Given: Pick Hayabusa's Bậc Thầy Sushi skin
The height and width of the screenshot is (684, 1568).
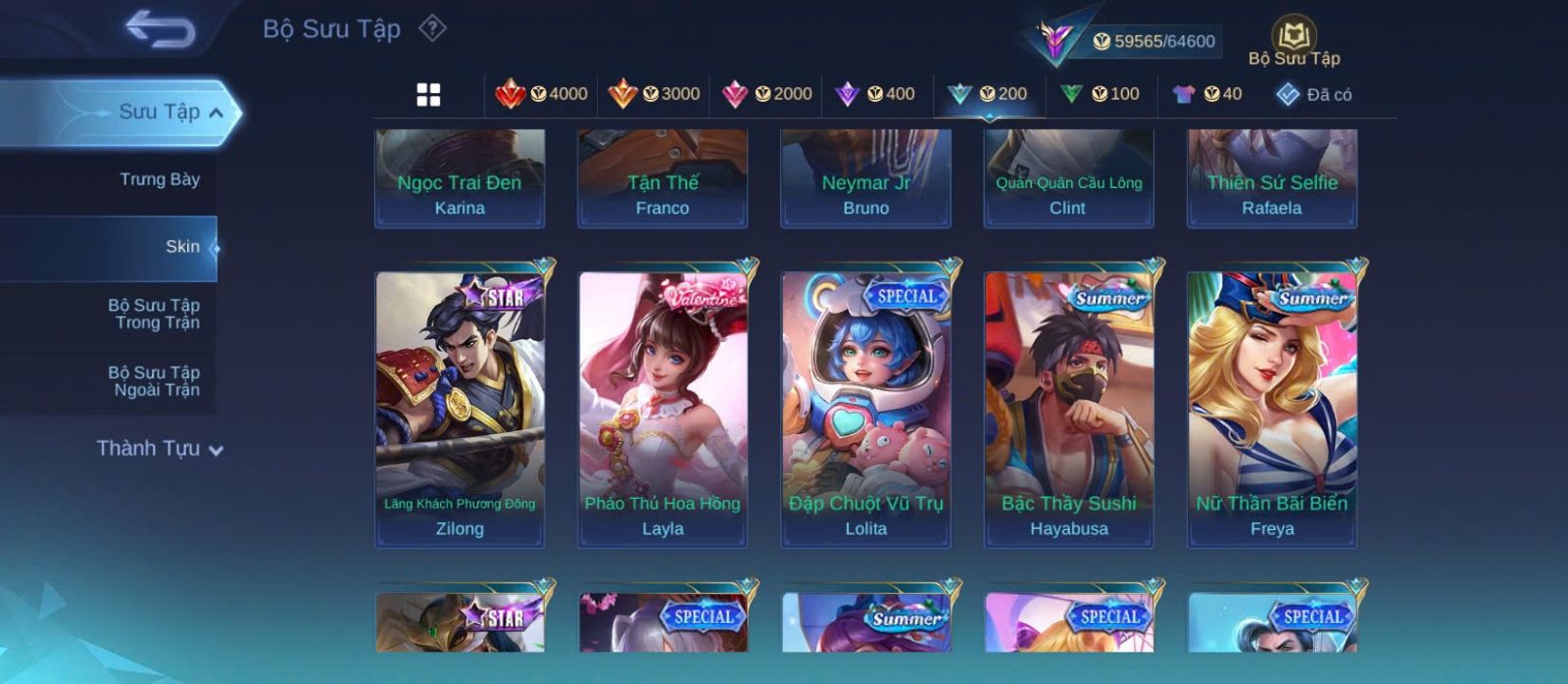Looking at the screenshot, I should 1068,410.
